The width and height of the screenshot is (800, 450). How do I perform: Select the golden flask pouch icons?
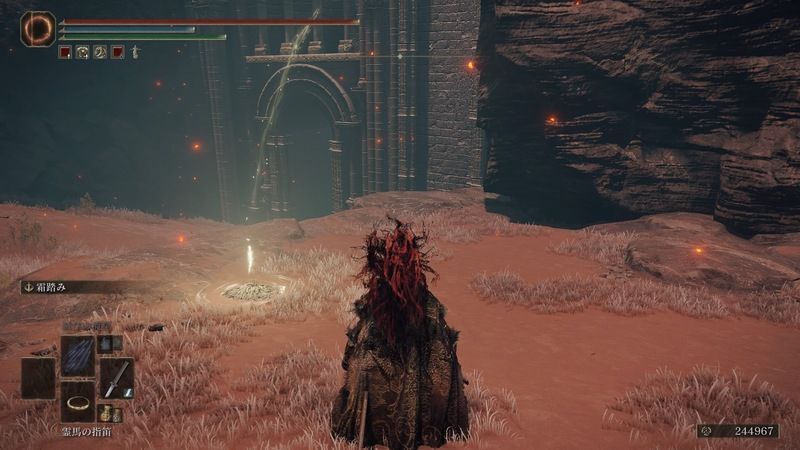tap(110, 414)
